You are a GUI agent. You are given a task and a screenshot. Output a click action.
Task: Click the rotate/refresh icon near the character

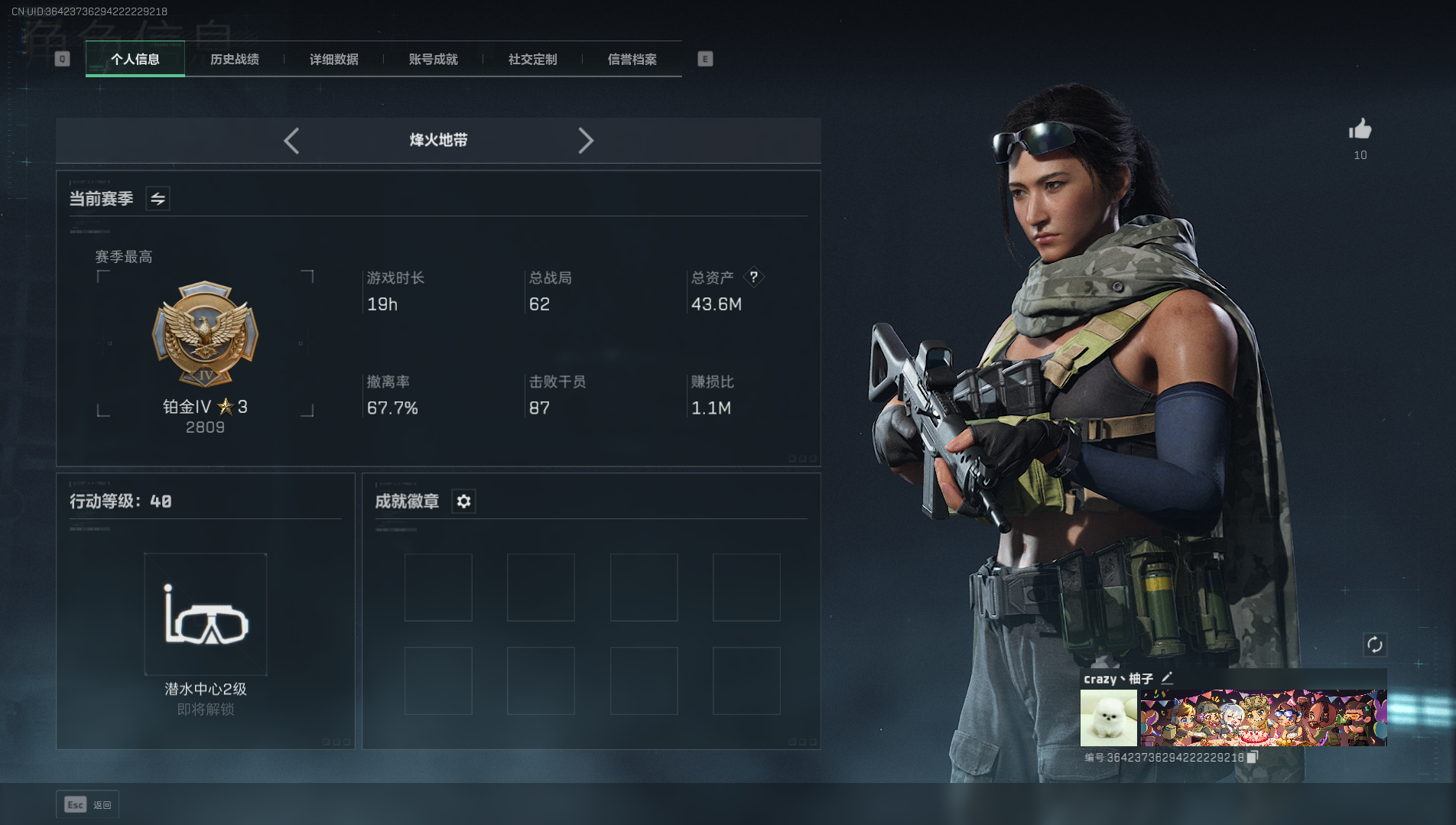pos(1374,645)
